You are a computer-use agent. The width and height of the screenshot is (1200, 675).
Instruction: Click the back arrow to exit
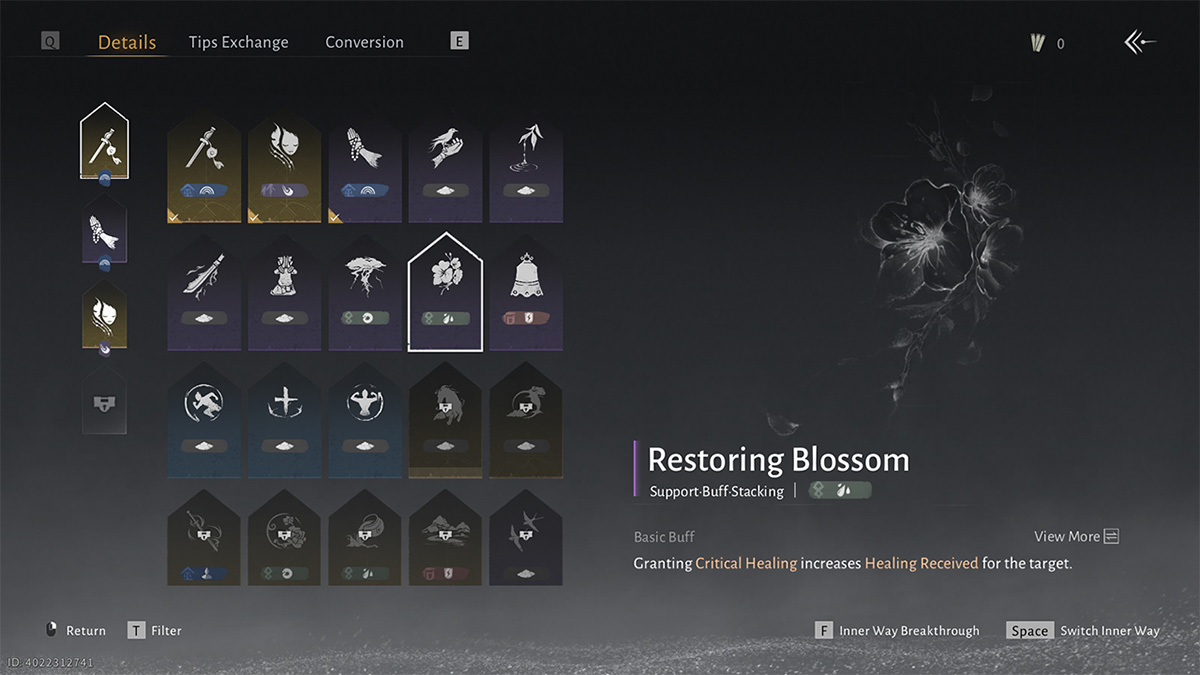(x=1140, y=42)
